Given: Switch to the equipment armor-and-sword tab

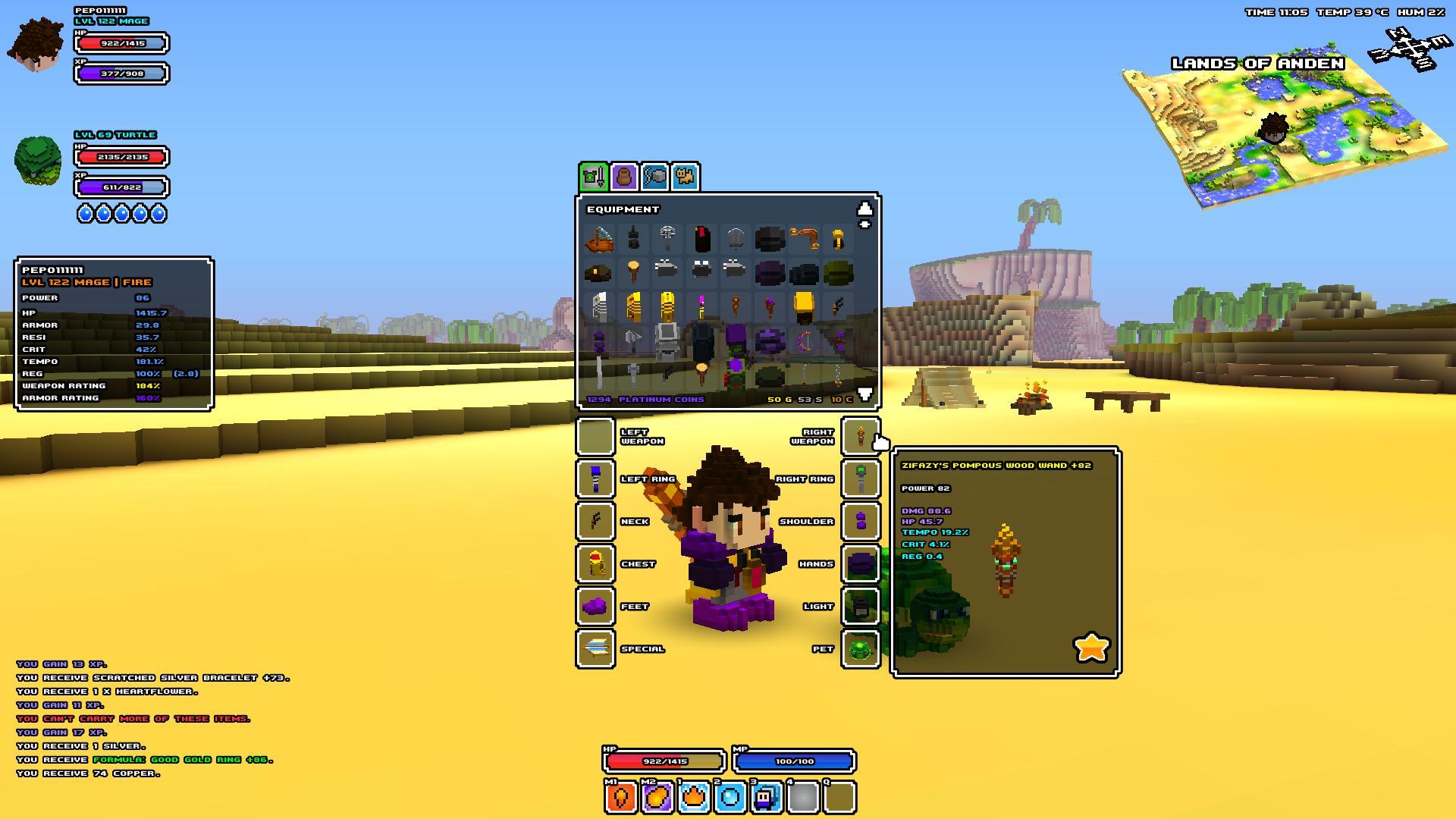Looking at the screenshot, I should [x=594, y=177].
